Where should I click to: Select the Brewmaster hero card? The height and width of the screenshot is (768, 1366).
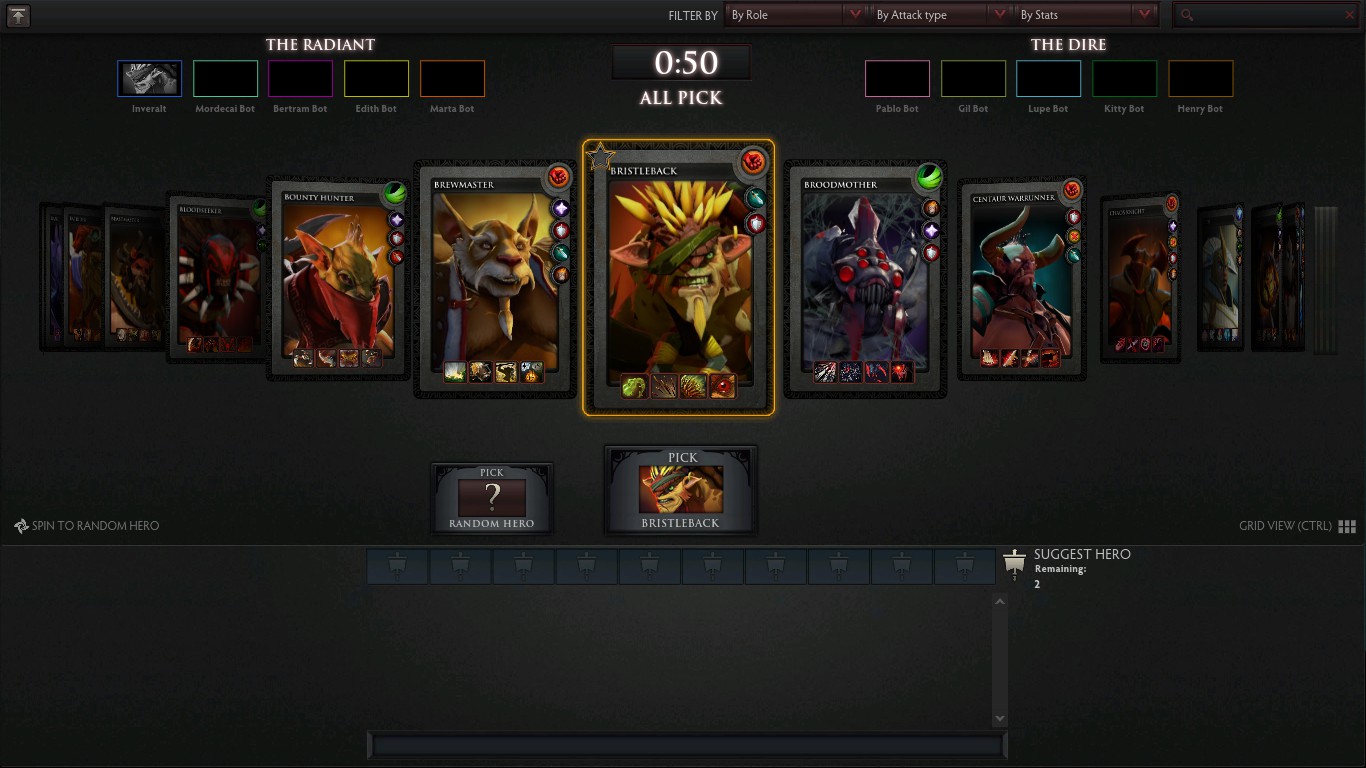click(x=495, y=280)
